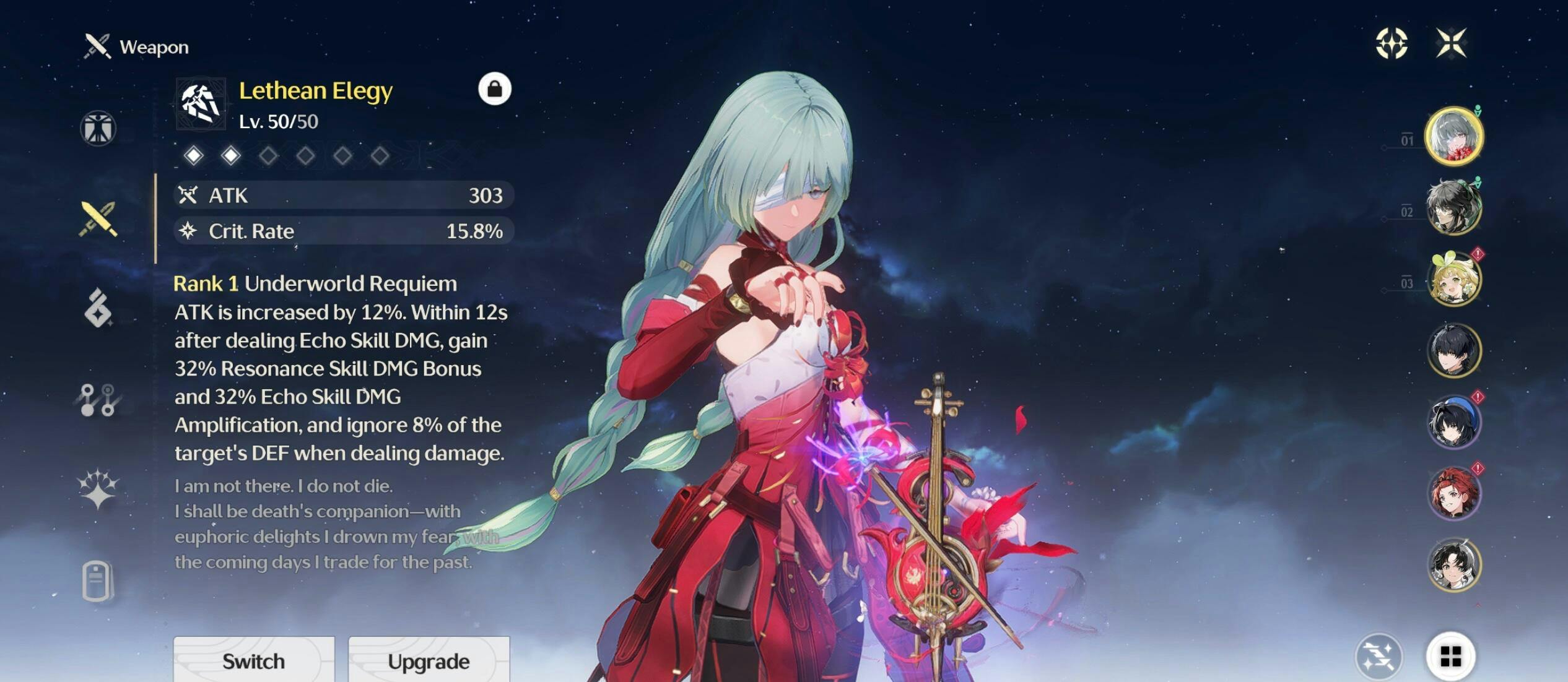
Task: Choose the red-haired character portrait
Action: [x=1453, y=493]
